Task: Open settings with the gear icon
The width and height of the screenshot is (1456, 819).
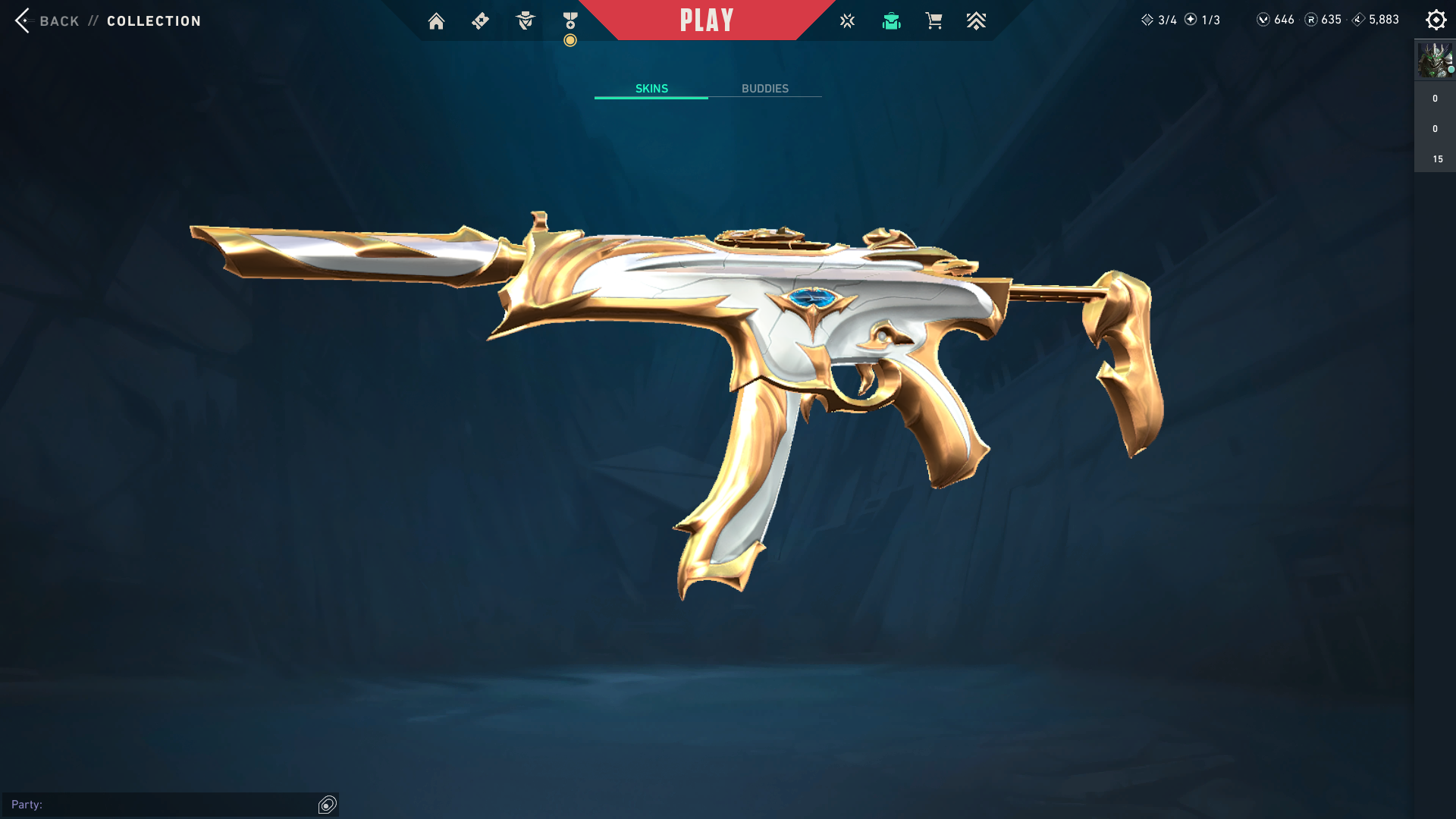Action: click(x=1436, y=20)
